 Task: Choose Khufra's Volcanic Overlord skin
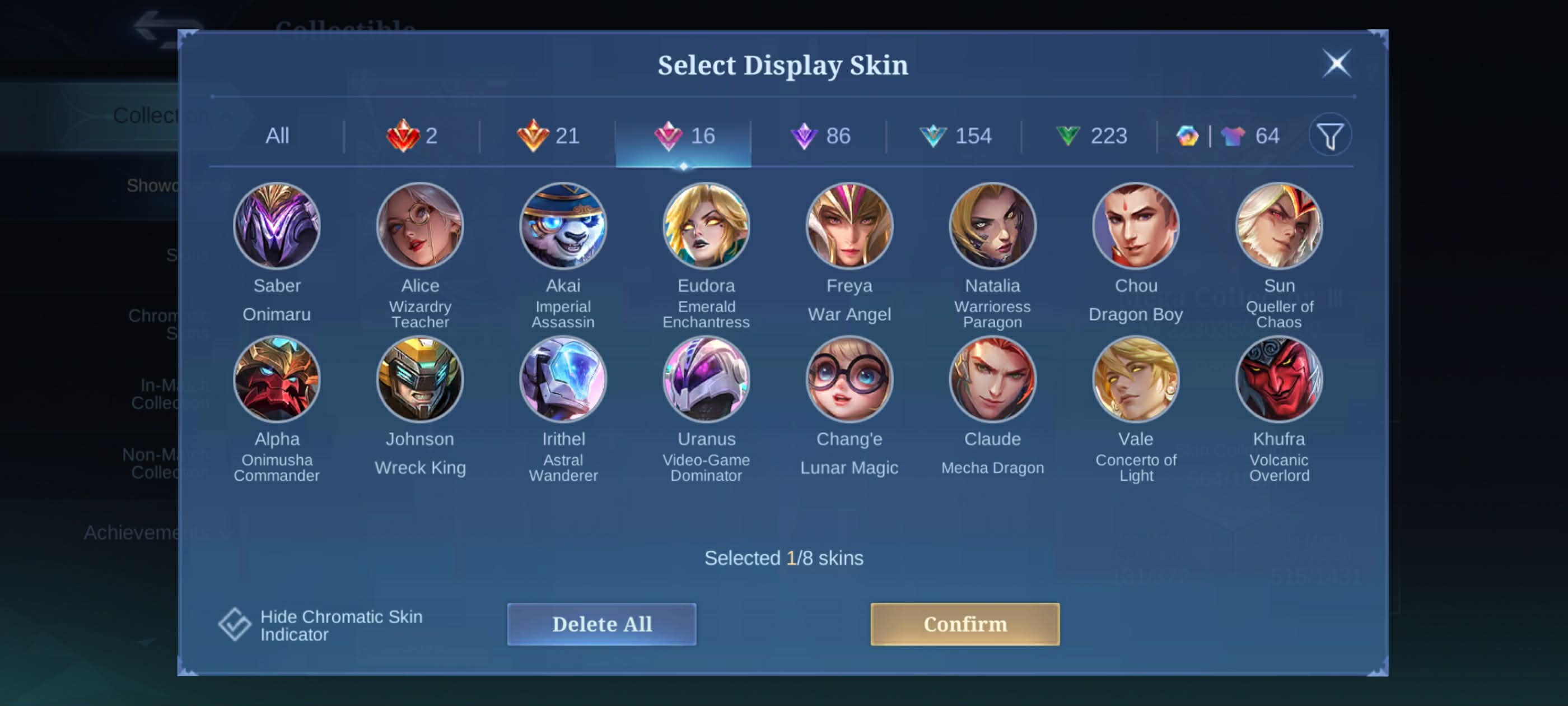(1279, 379)
